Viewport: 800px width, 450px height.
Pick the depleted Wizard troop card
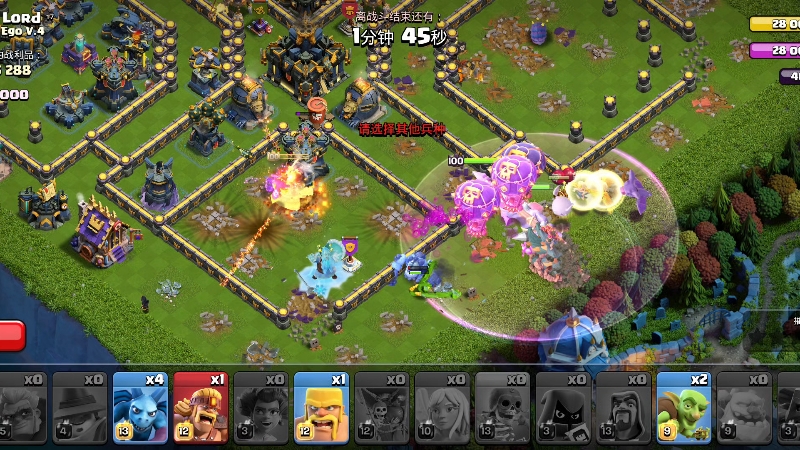coord(624,407)
